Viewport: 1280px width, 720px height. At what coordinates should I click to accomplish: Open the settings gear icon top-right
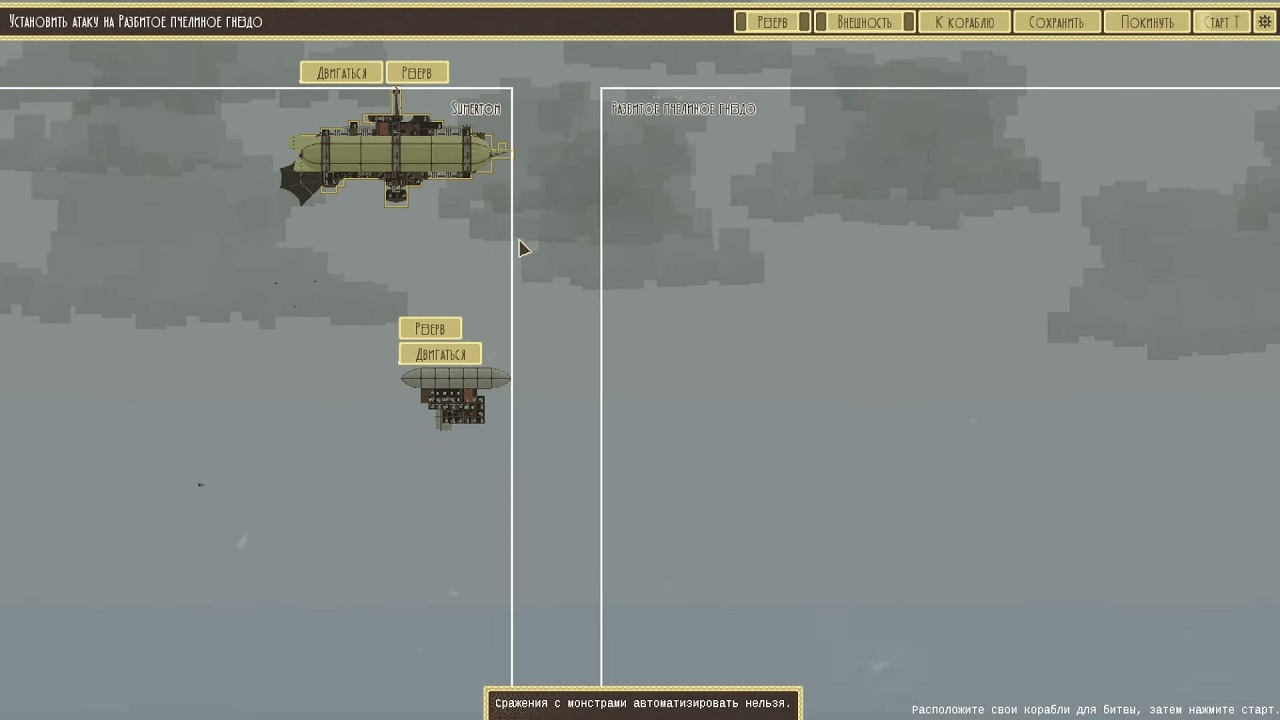pos(1264,21)
